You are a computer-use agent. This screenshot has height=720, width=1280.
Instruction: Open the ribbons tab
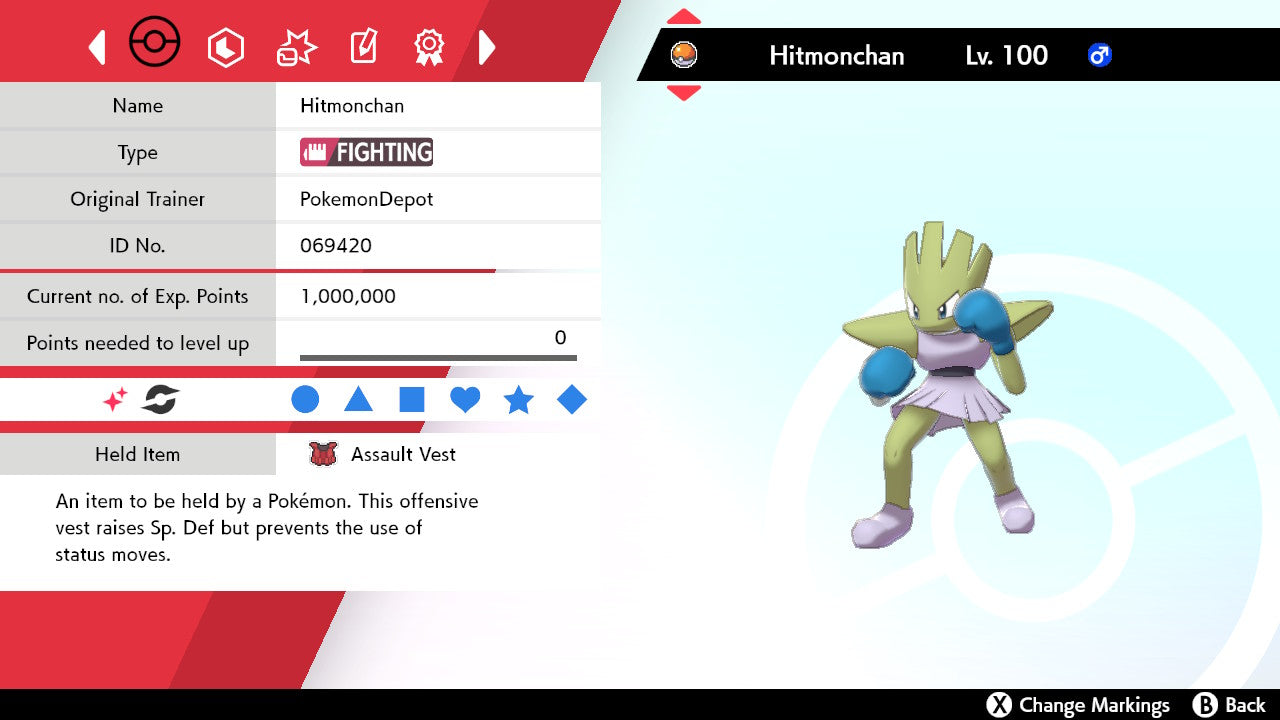429,47
